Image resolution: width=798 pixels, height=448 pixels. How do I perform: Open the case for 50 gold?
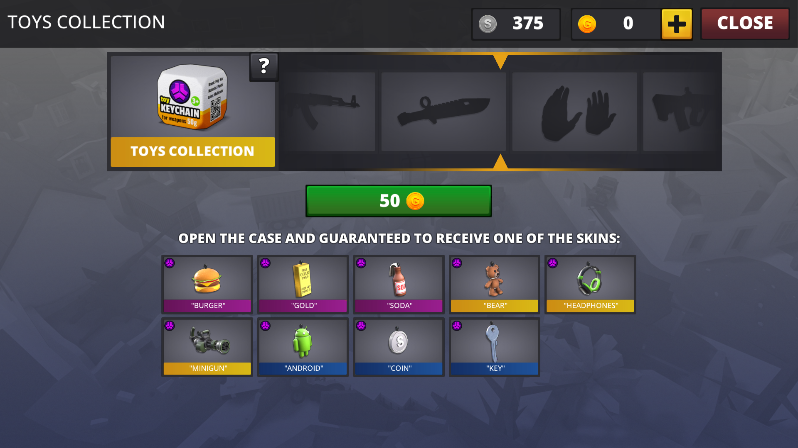[398, 200]
